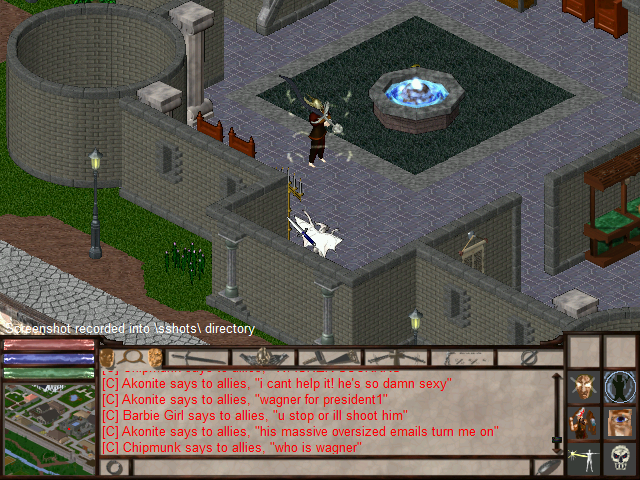The height and width of the screenshot is (480, 640).
Task: Click the swirl icon beside chat input
Action: coord(116,467)
